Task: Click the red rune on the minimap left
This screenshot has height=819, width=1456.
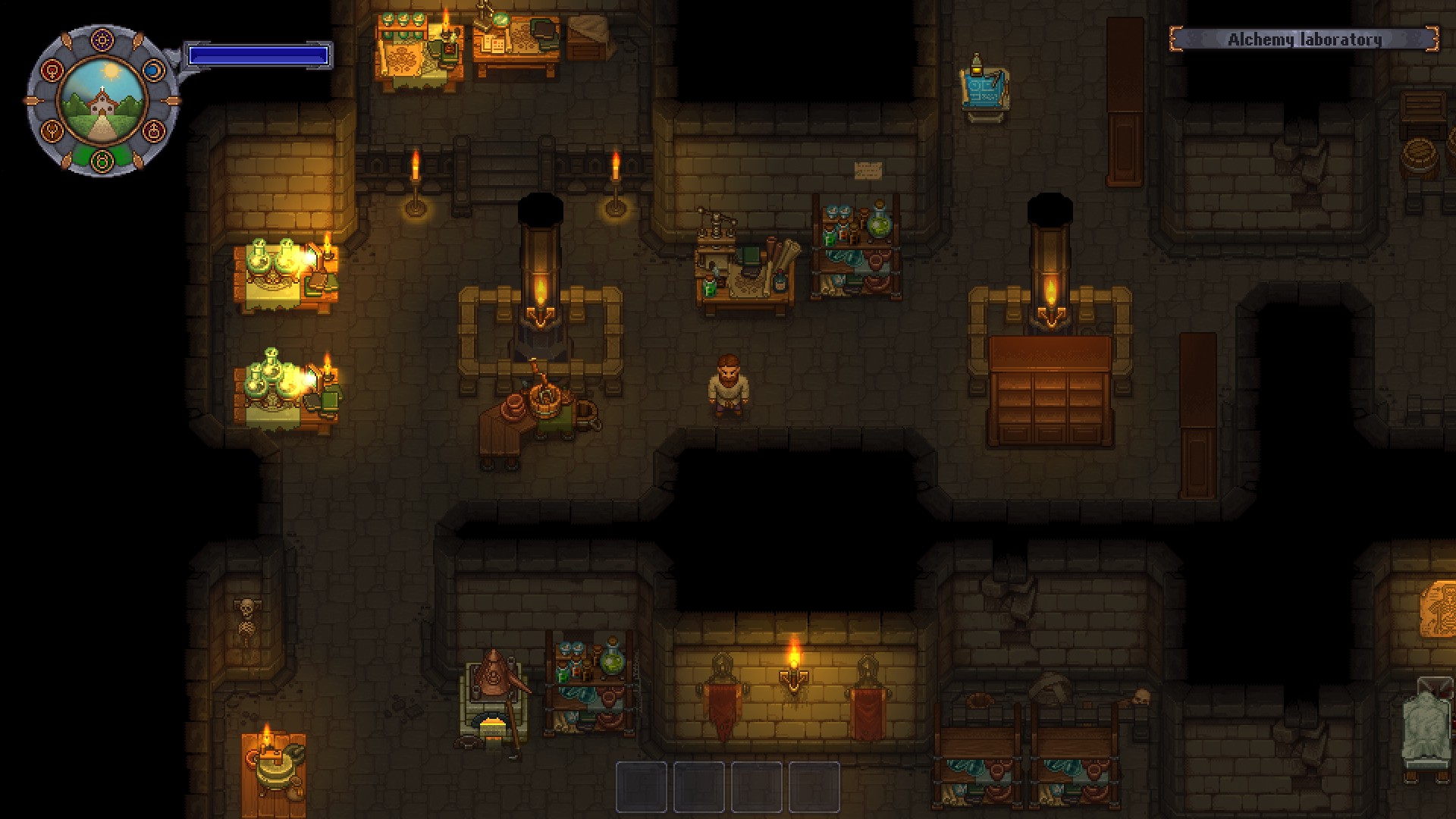Action: click(52, 71)
